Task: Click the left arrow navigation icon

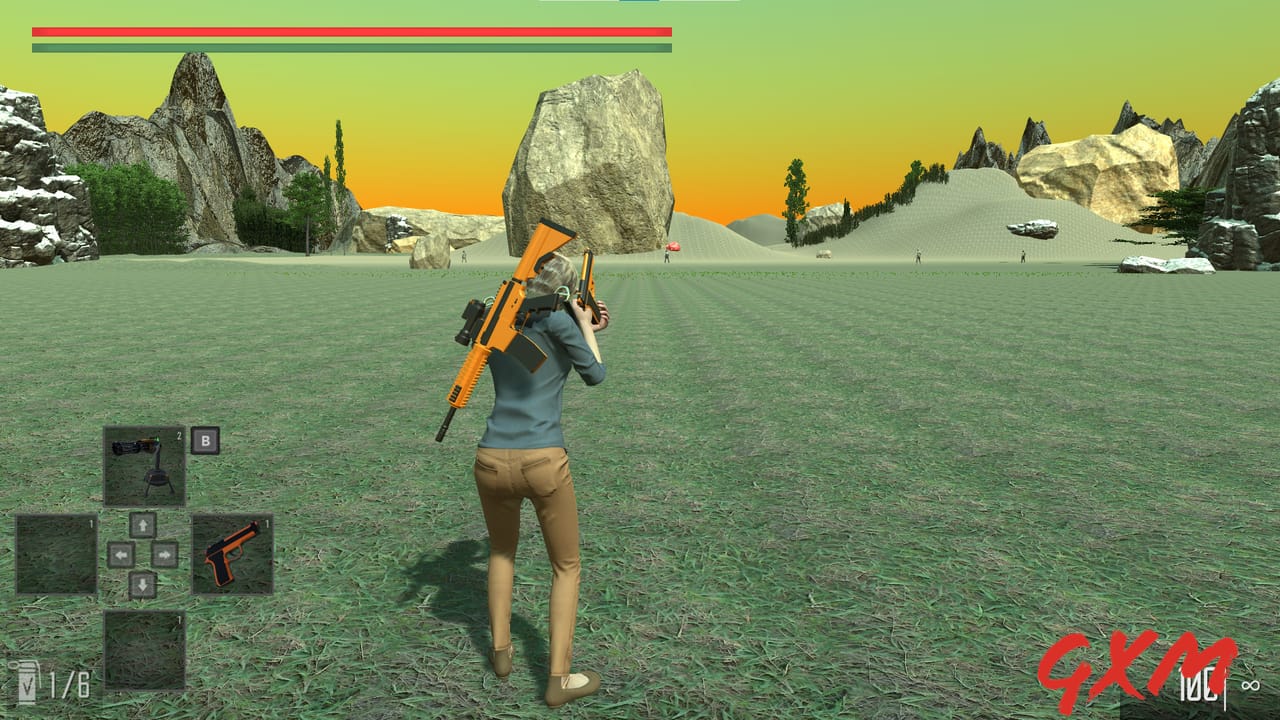Action: tap(119, 554)
